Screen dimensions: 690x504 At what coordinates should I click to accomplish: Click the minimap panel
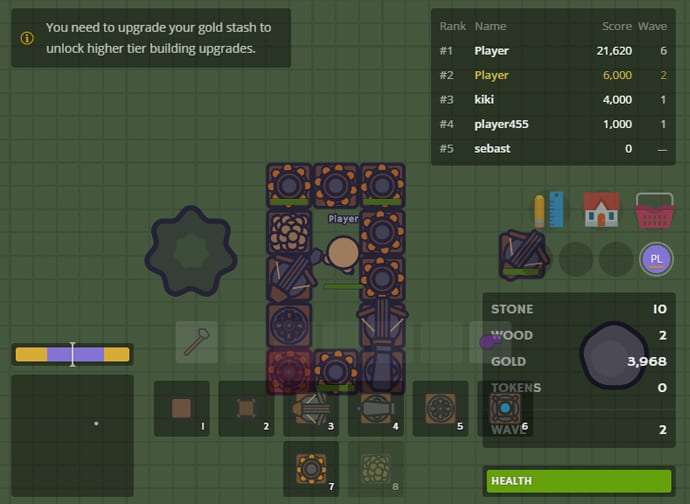tap(72, 436)
